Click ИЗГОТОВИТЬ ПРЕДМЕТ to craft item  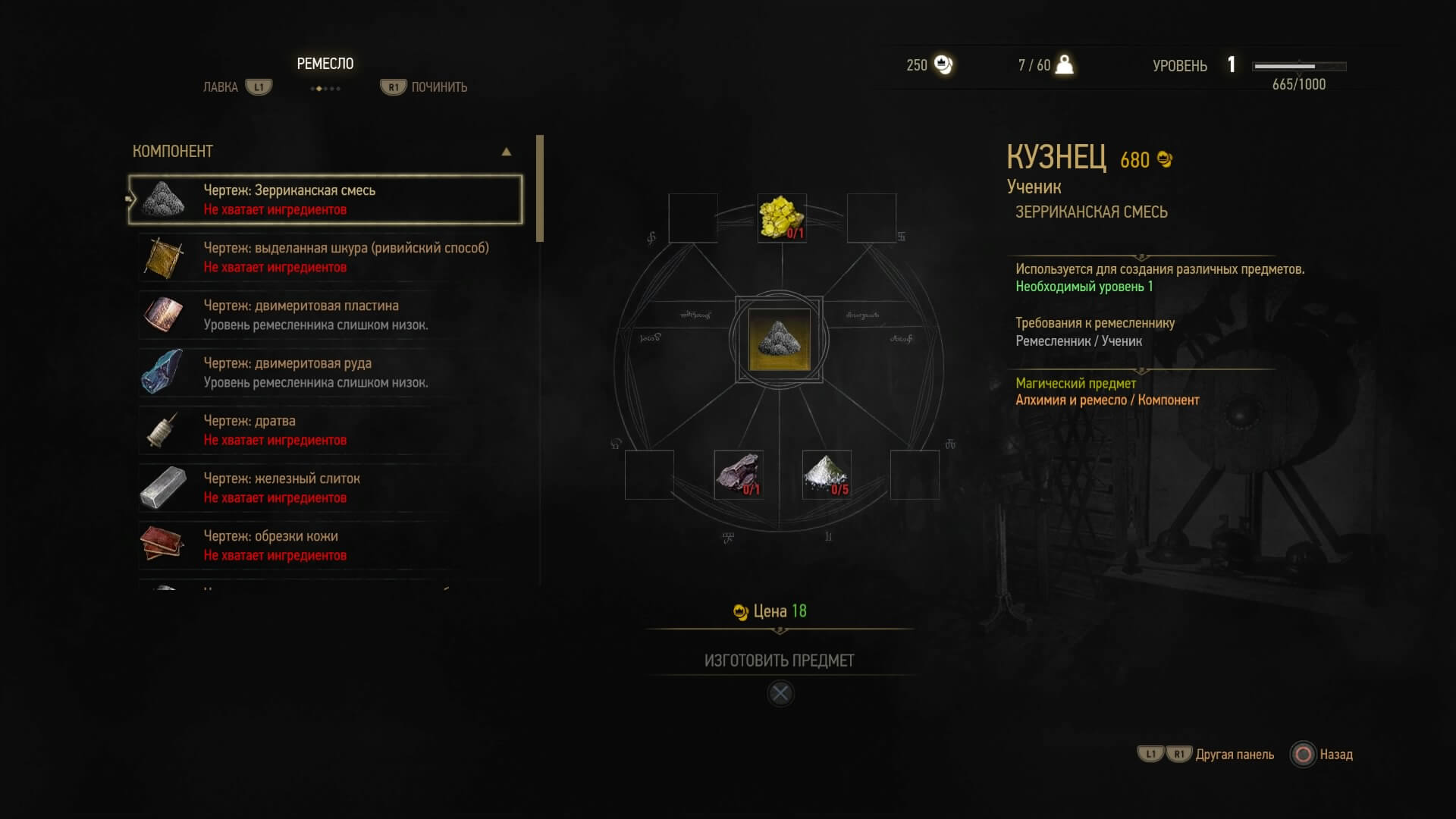coord(779,661)
